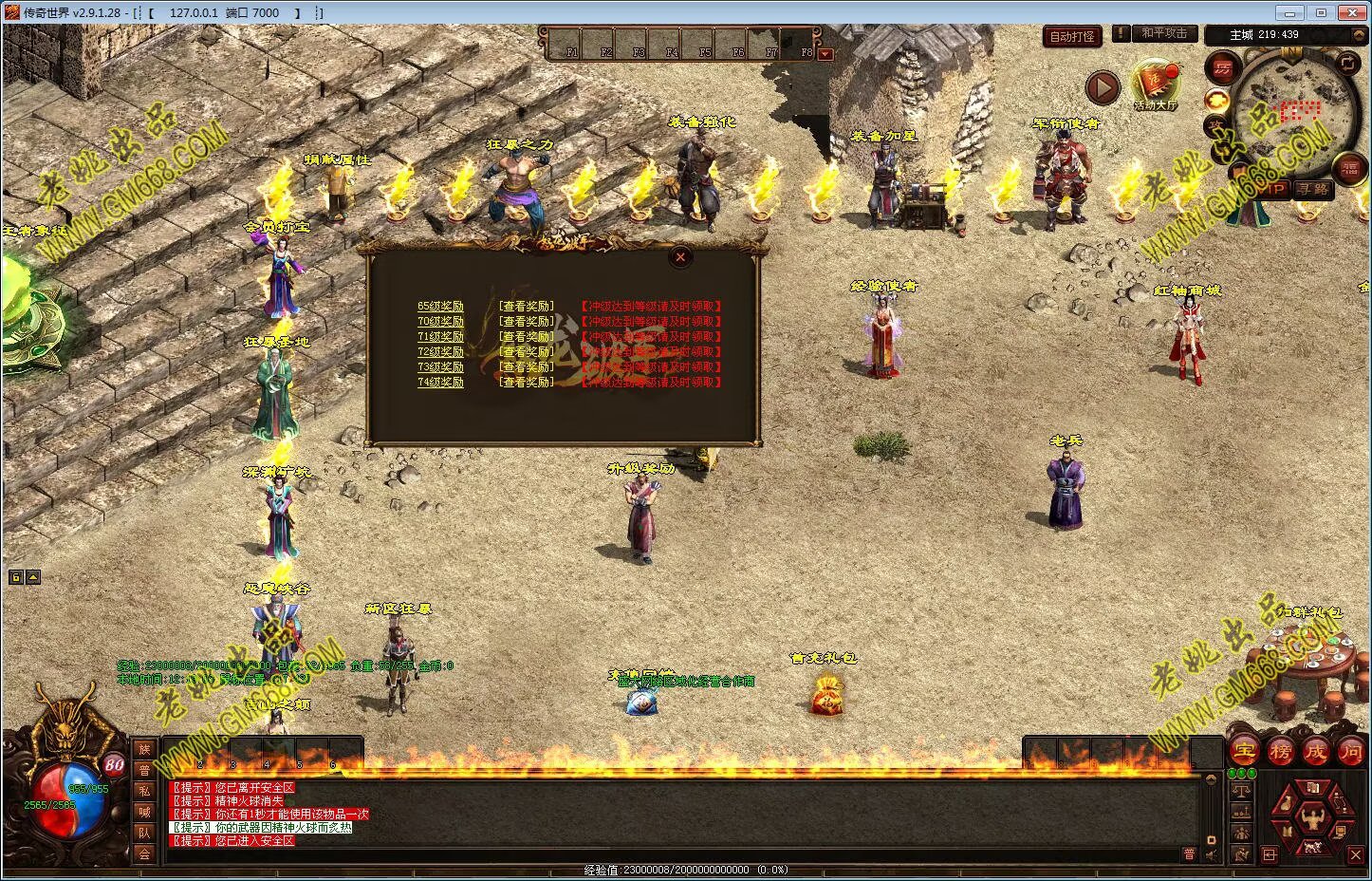The image size is (1372, 881).
Task: Open the 宝 treasure shop button
Action: click(x=1244, y=751)
